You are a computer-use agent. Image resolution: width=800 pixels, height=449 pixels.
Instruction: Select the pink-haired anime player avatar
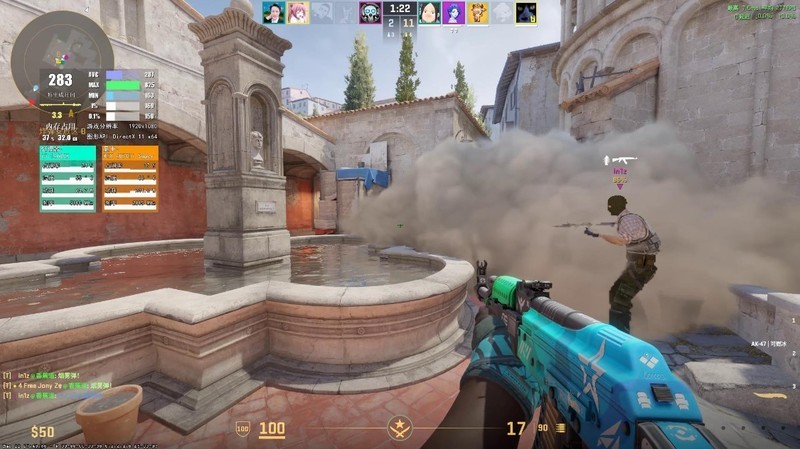click(x=297, y=13)
